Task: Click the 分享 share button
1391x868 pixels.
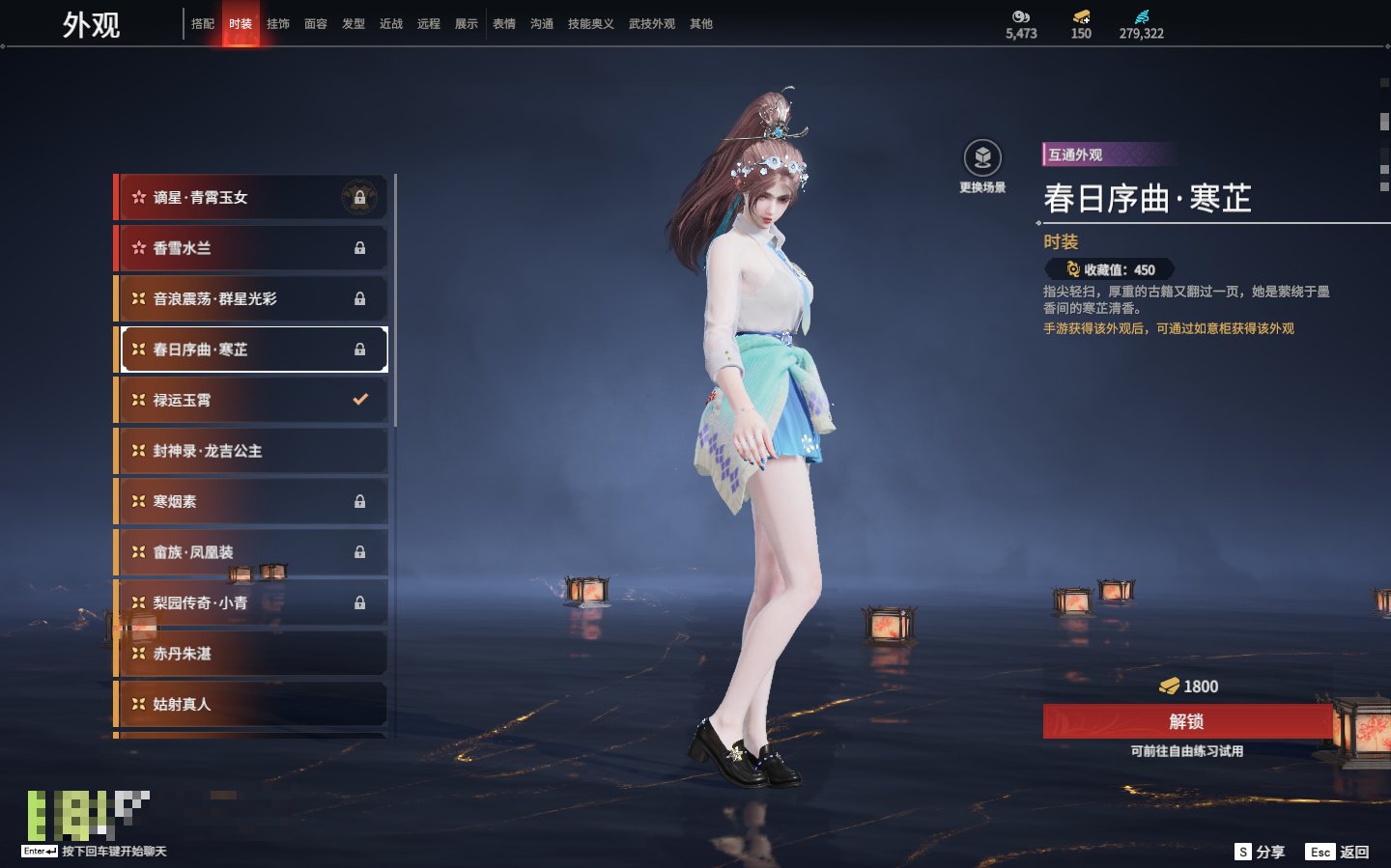Action: tap(1261, 852)
